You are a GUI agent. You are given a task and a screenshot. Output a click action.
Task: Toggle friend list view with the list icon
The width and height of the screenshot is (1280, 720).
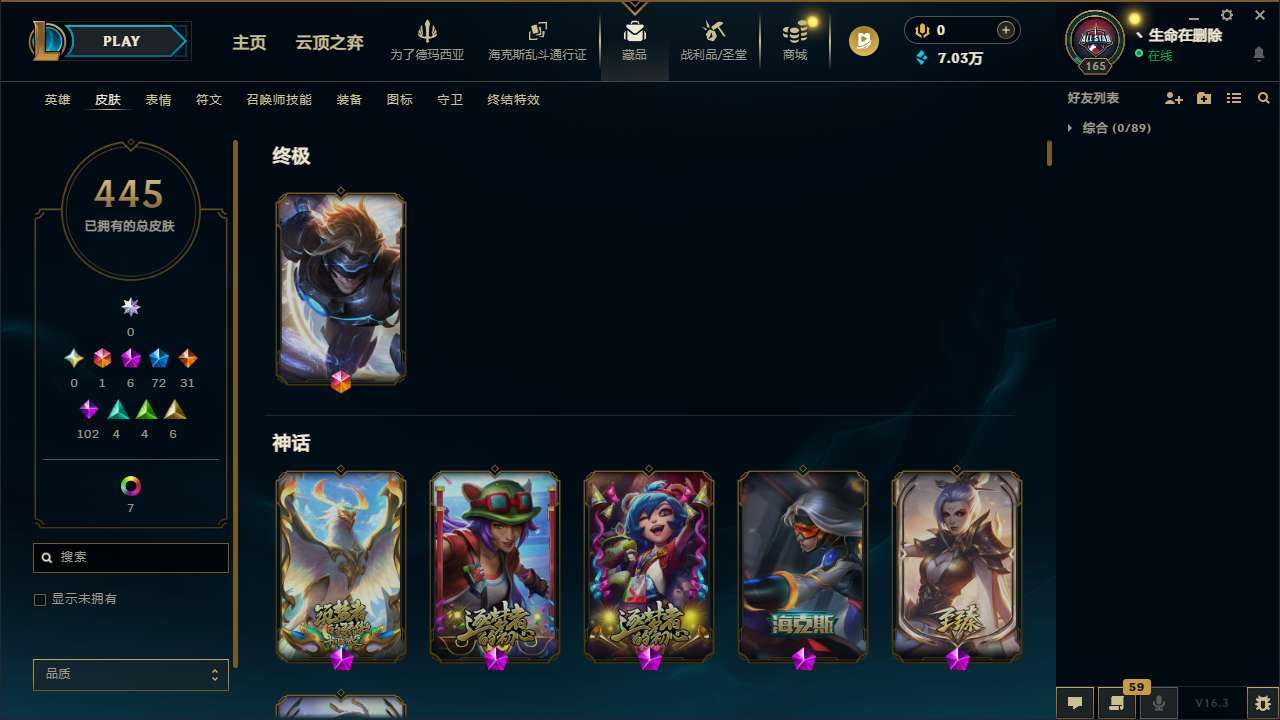pyautogui.click(x=1233, y=98)
